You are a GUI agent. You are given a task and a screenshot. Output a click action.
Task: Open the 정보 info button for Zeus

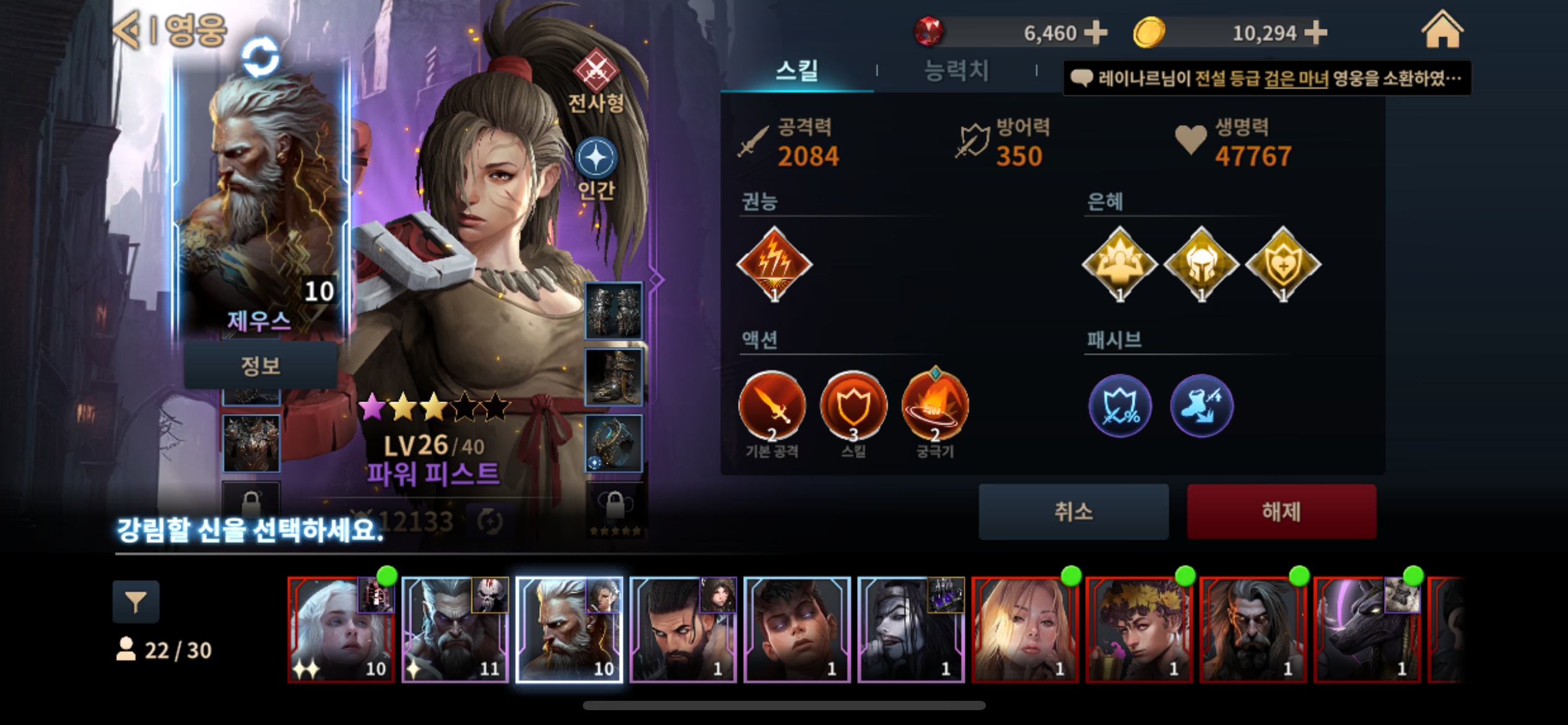(260, 366)
